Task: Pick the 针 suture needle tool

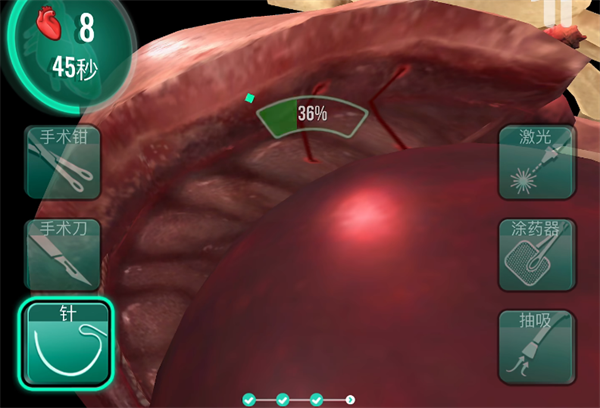Action: click(65, 344)
